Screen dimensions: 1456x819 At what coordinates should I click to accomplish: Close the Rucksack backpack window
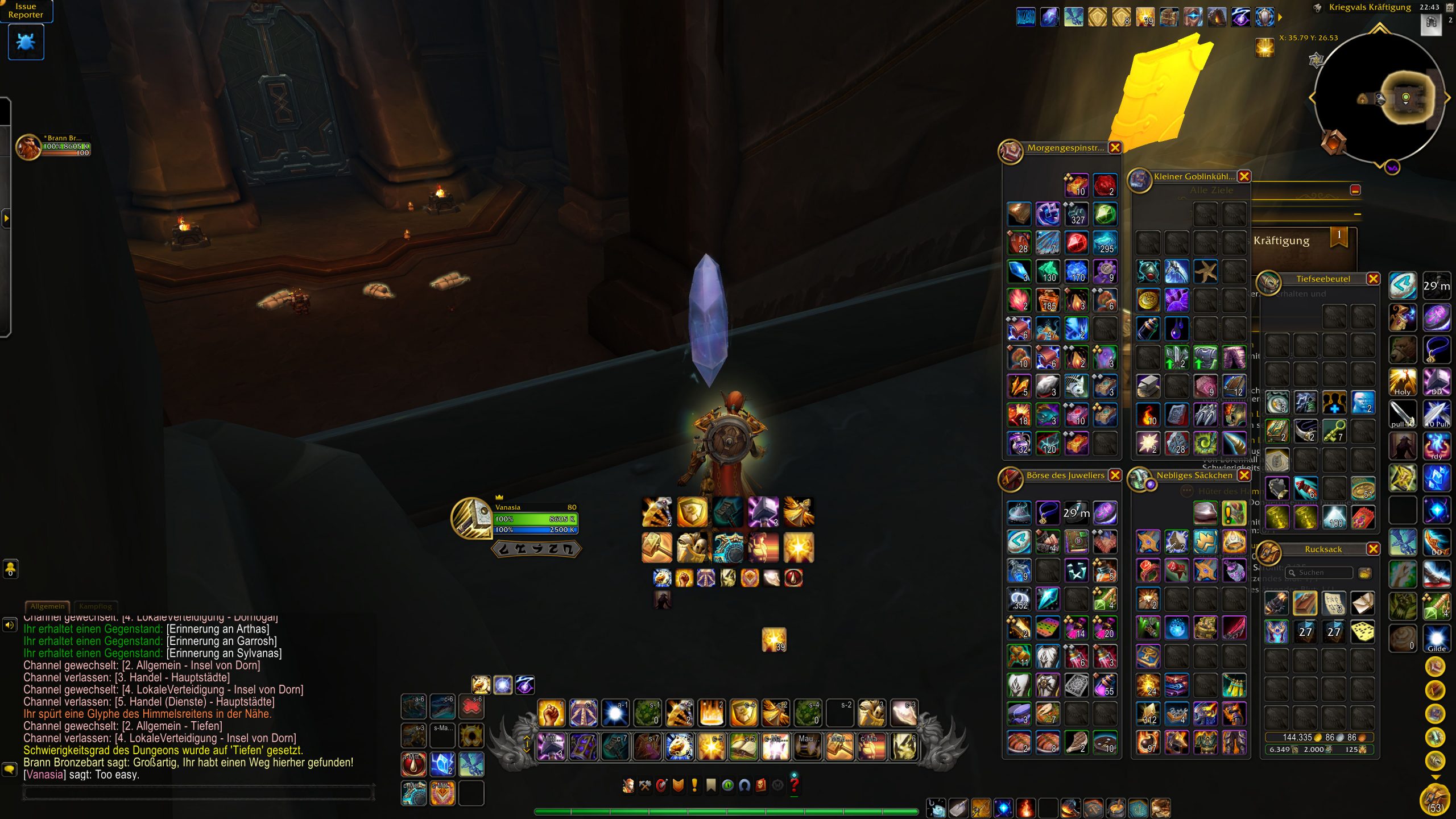1373,549
